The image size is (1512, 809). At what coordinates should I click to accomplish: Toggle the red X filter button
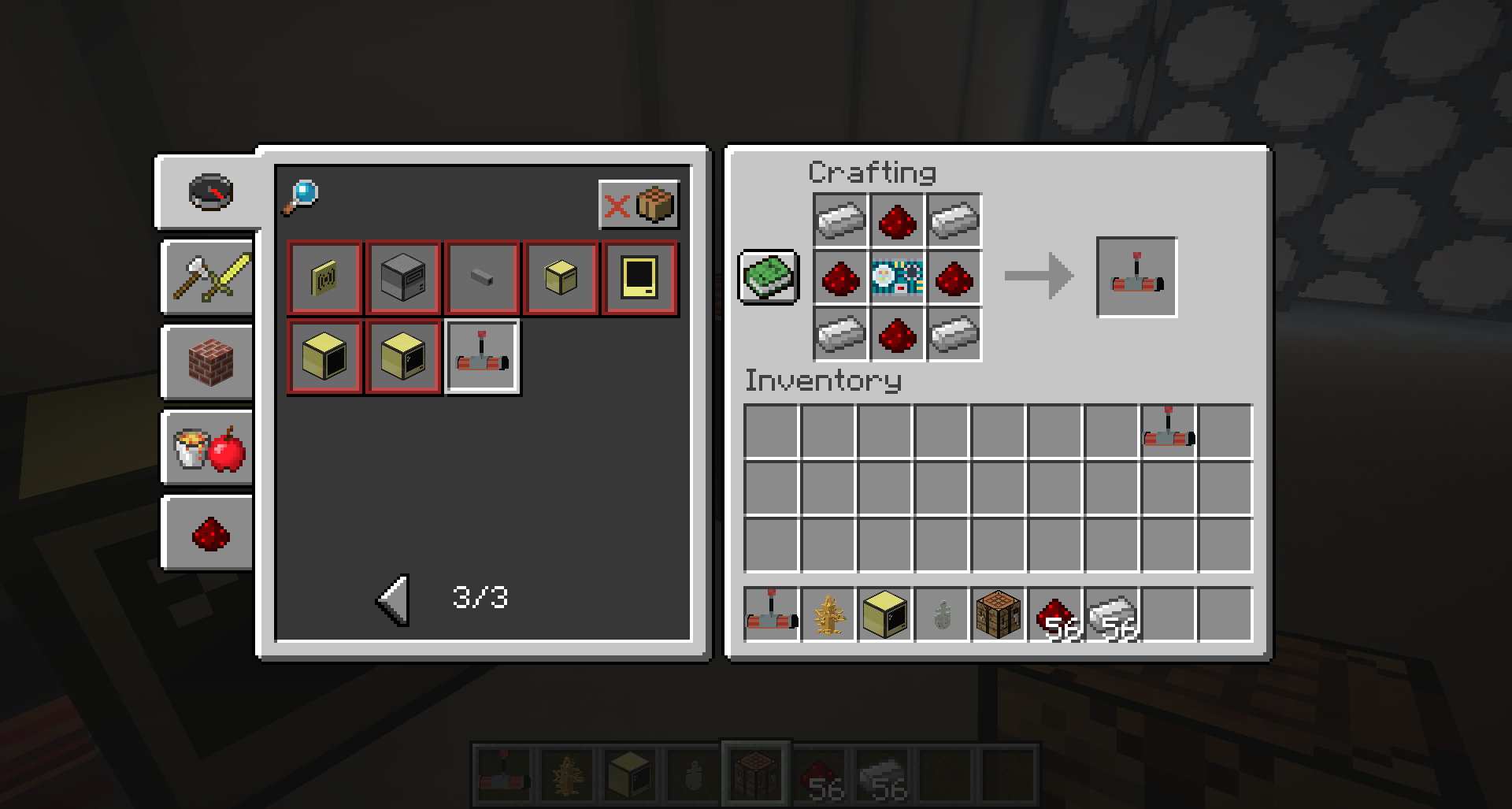[618, 206]
